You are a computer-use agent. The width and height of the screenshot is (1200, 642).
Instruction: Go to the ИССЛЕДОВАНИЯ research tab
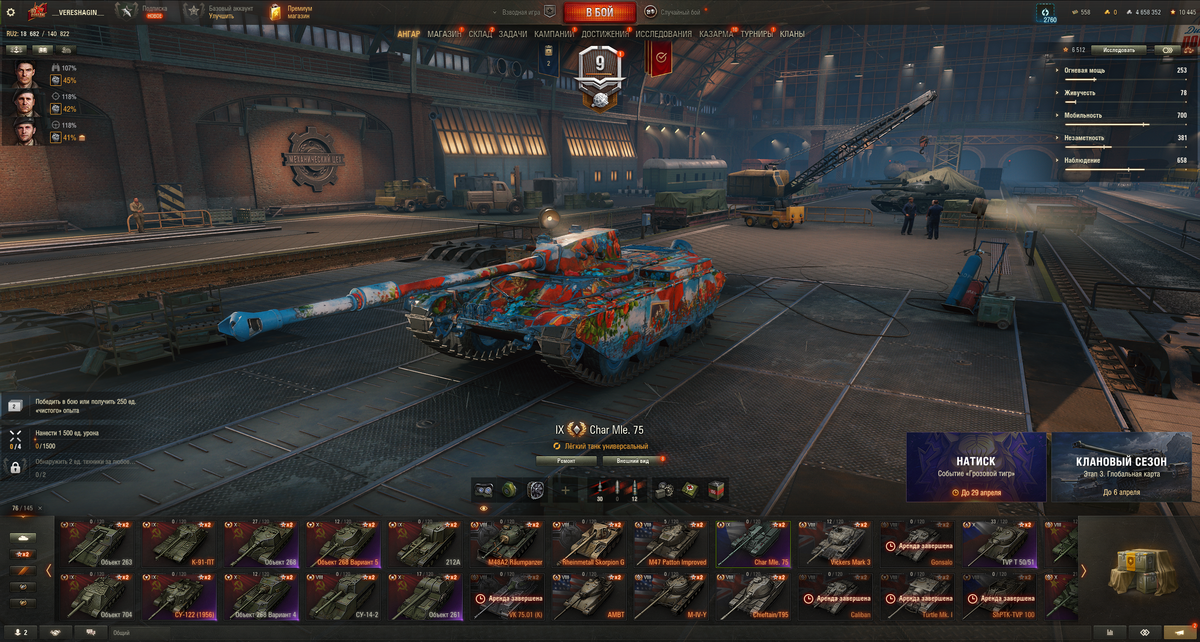(x=663, y=34)
